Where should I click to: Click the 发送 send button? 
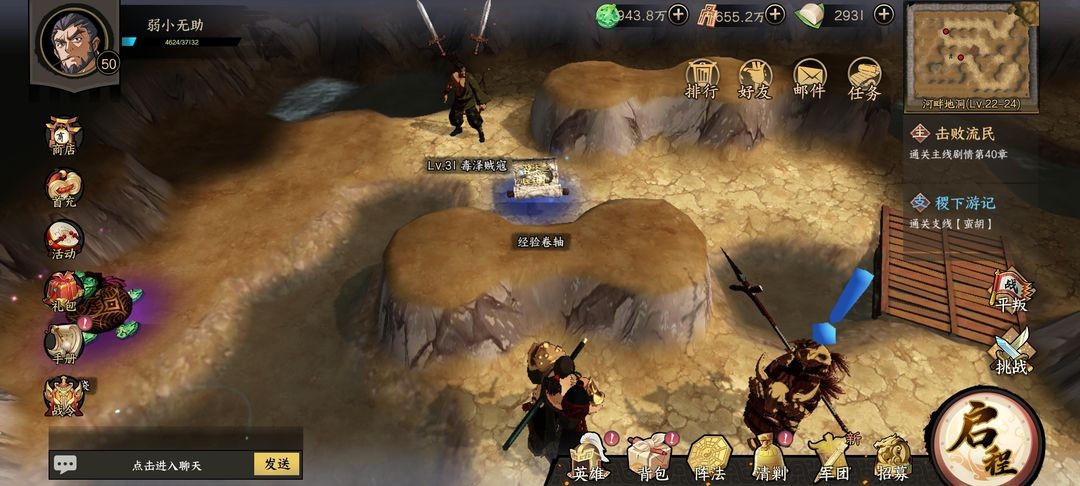click(x=277, y=464)
